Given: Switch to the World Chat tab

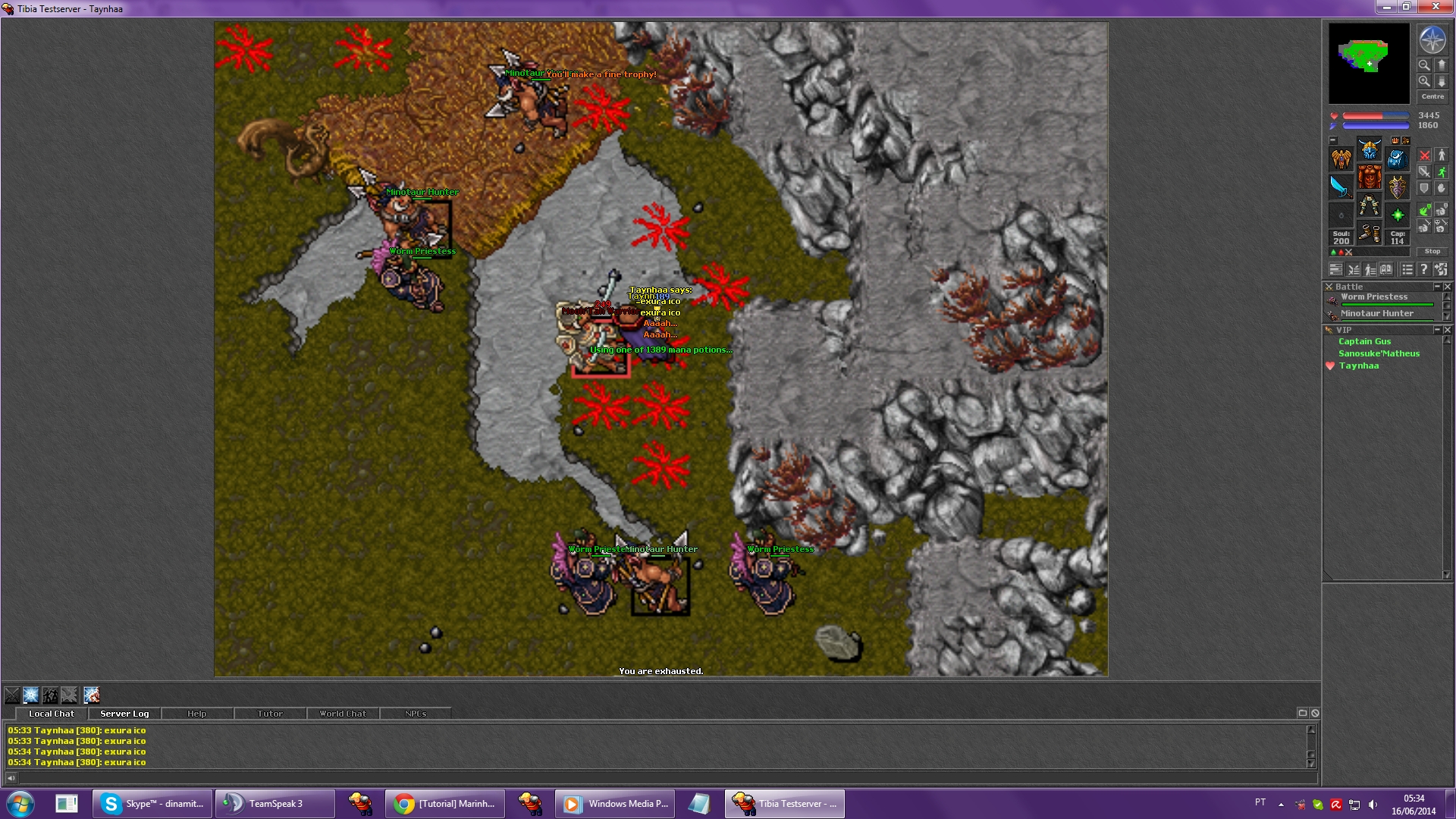Looking at the screenshot, I should (x=342, y=714).
